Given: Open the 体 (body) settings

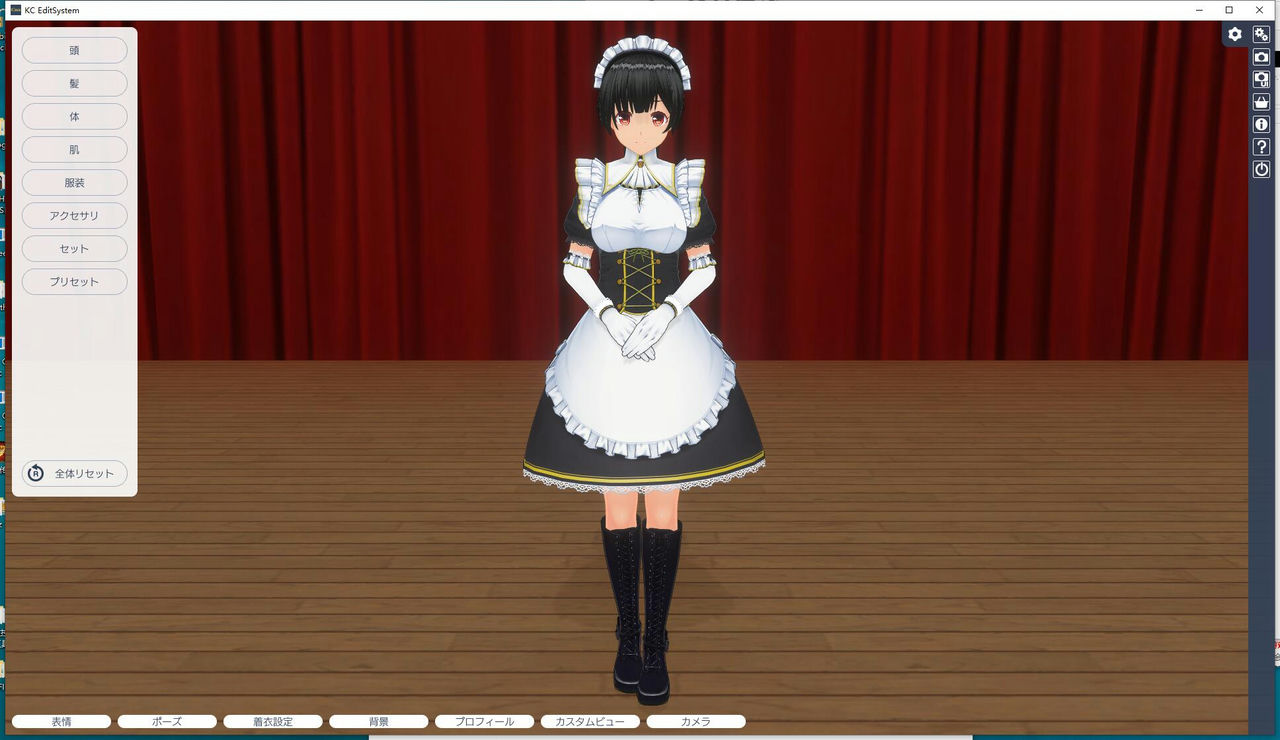Looking at the screenshot, I should click(x=74, y=116).
